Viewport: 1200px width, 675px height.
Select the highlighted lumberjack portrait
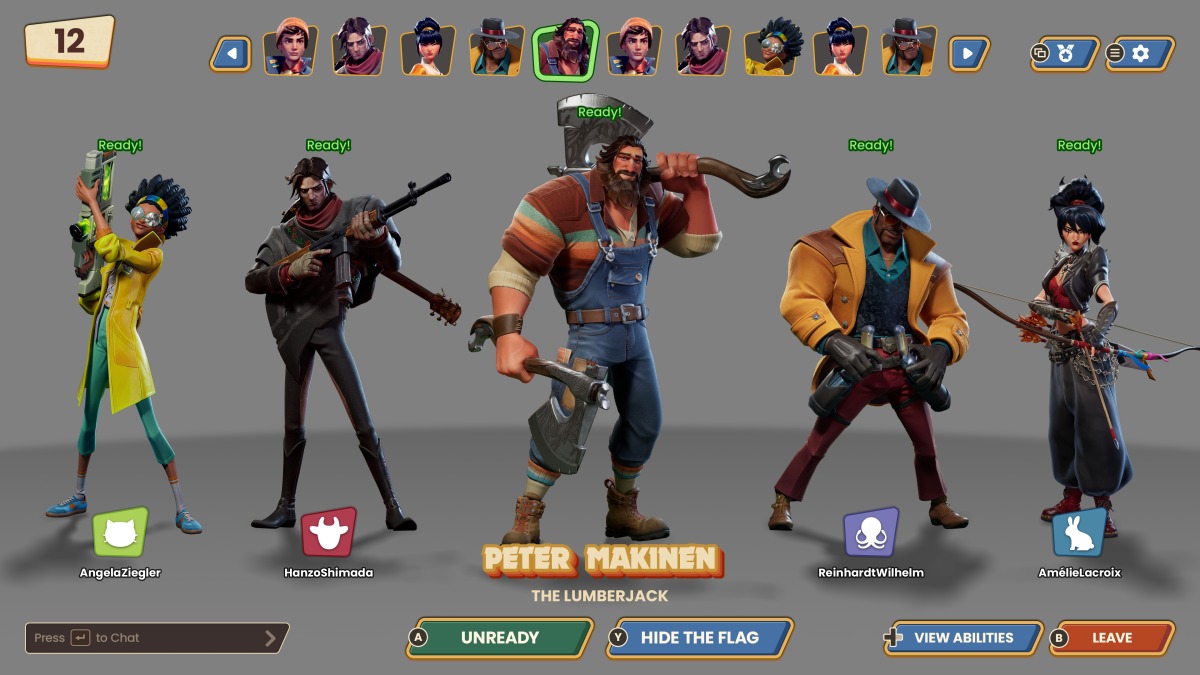coord(565,51)
